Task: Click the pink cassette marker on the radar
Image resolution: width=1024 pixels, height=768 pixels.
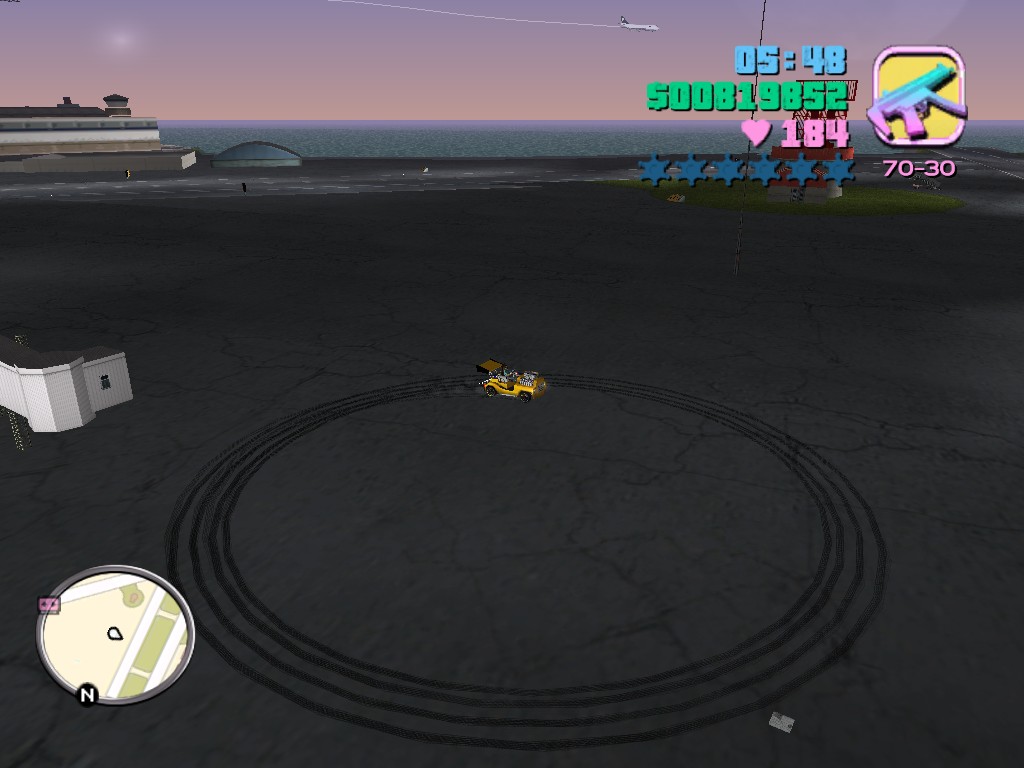Action: pyautogui.click(x=49, y=605)
